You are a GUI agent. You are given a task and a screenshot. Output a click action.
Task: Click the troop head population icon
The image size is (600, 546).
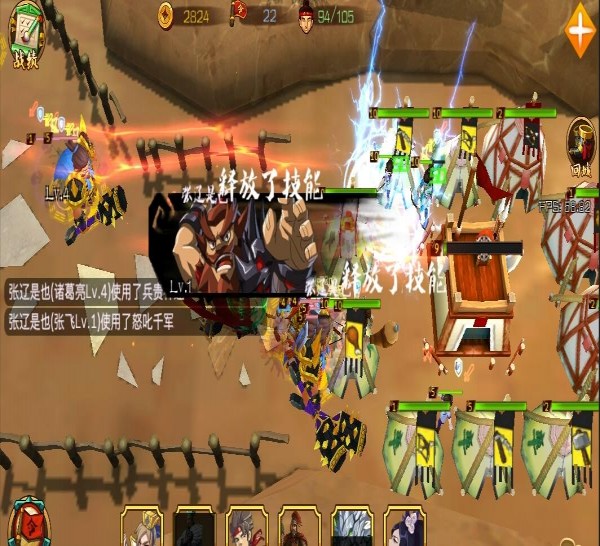click(307, 15)
